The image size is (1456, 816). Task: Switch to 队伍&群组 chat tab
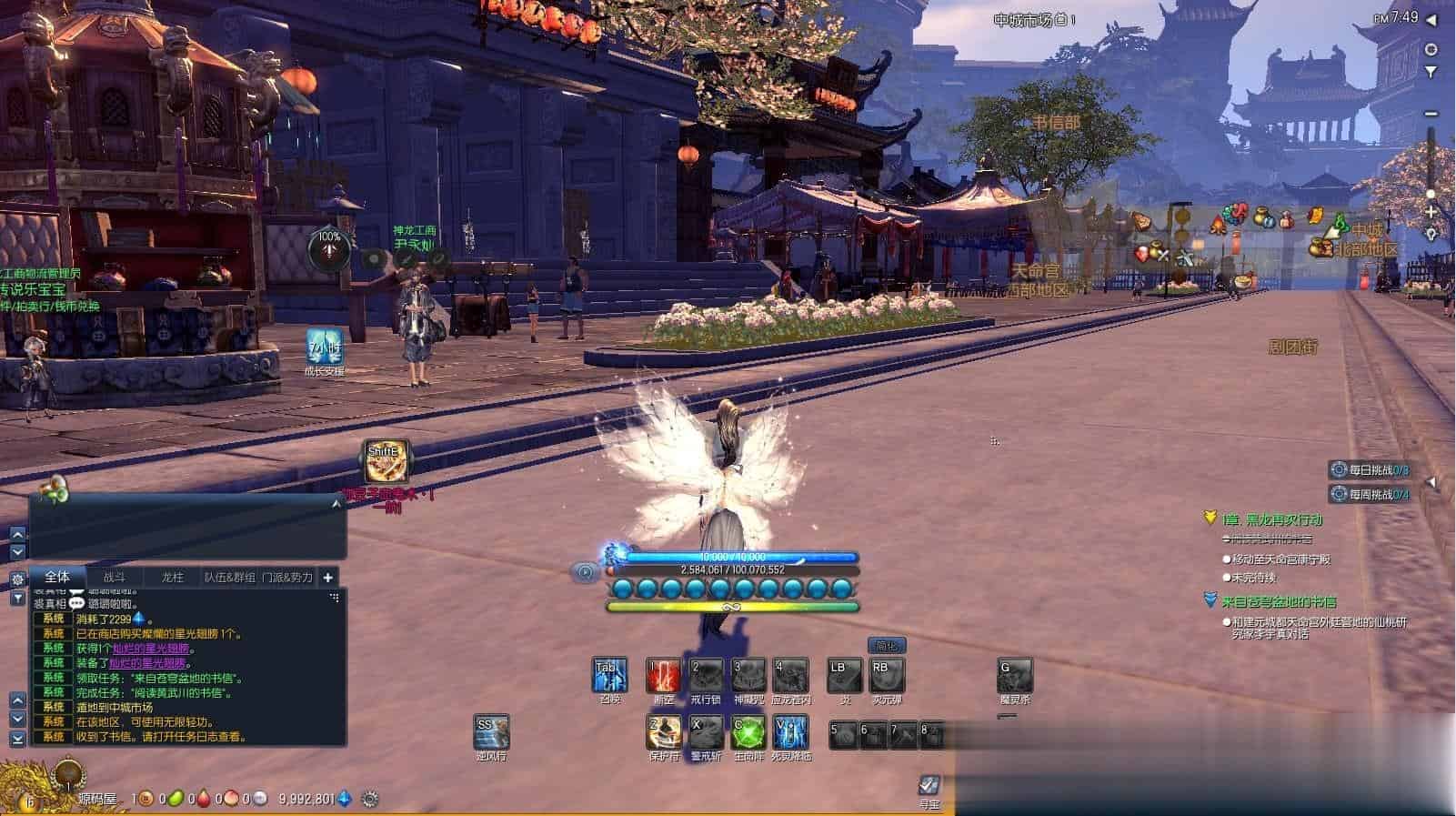pos(229,577)
